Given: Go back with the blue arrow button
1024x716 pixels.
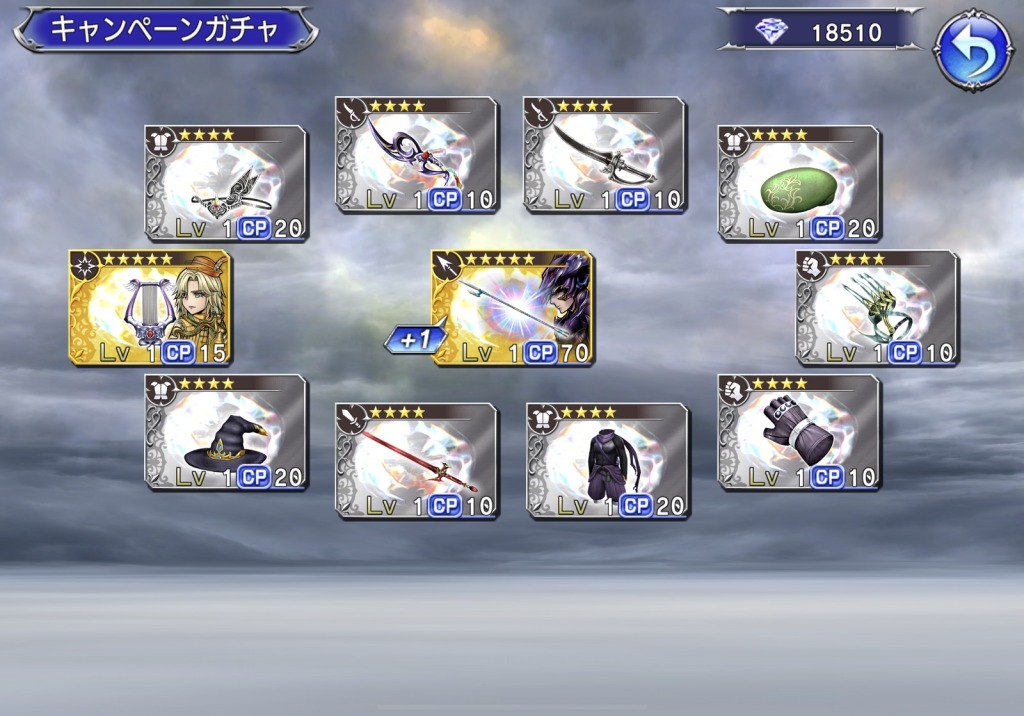Looking at the screenshot, I should pos(972,50).
